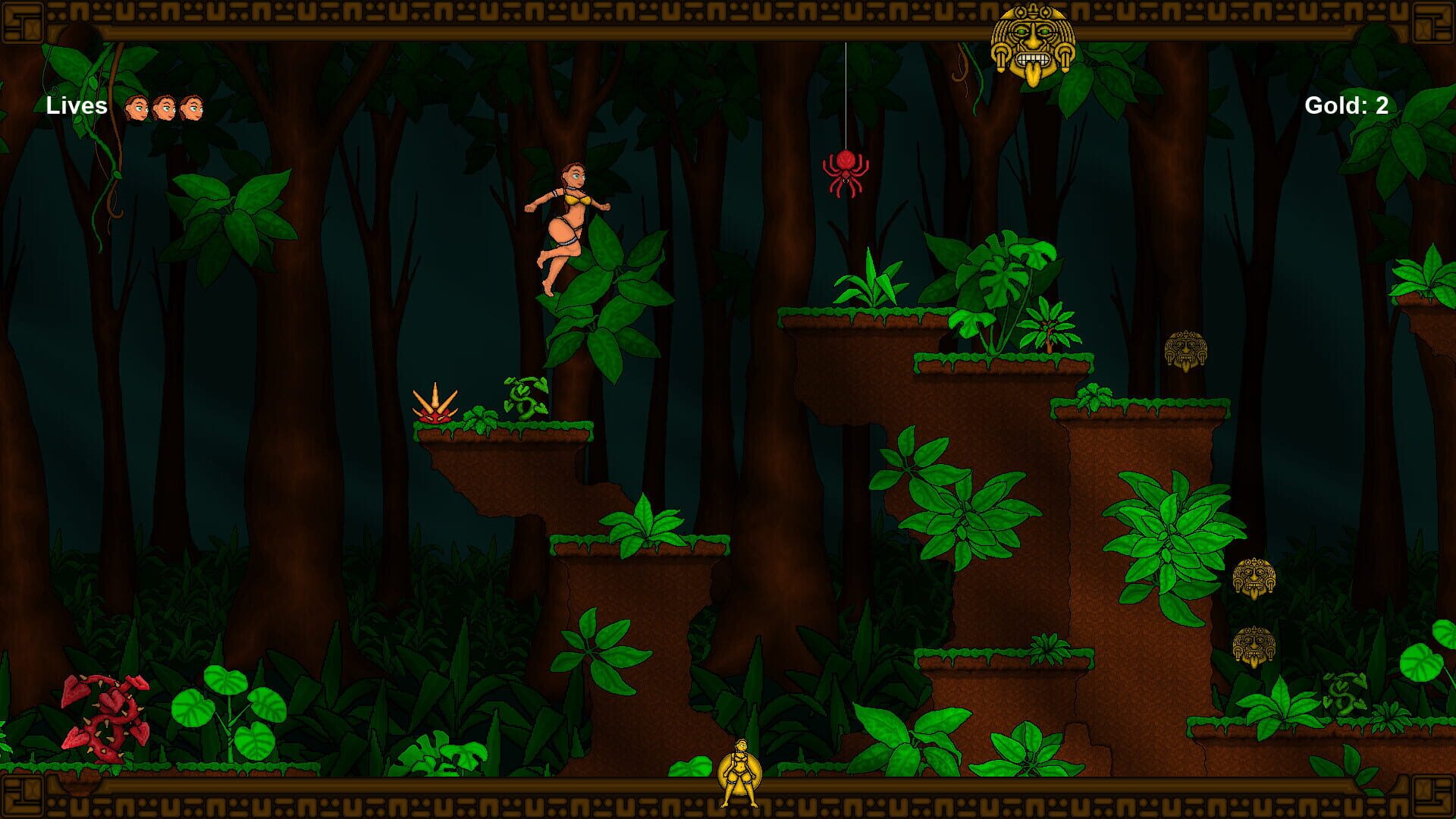The width and height of the screenshot is (1456, 819).
Task: Select the second life head icon
Action: (165, 106)
